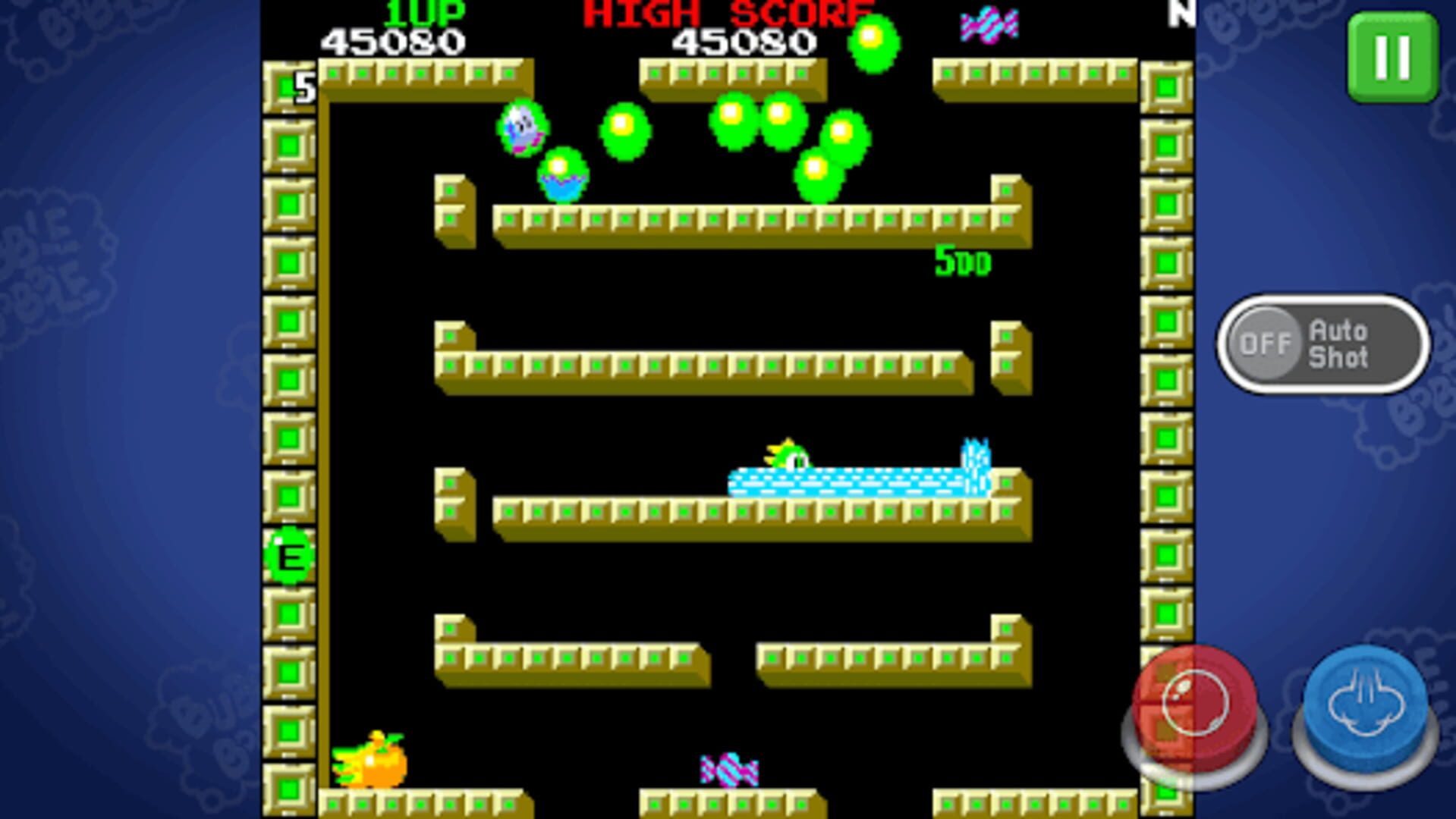Tap the HIGH SCORE label

pyautogui.click(x=726, y=12)
